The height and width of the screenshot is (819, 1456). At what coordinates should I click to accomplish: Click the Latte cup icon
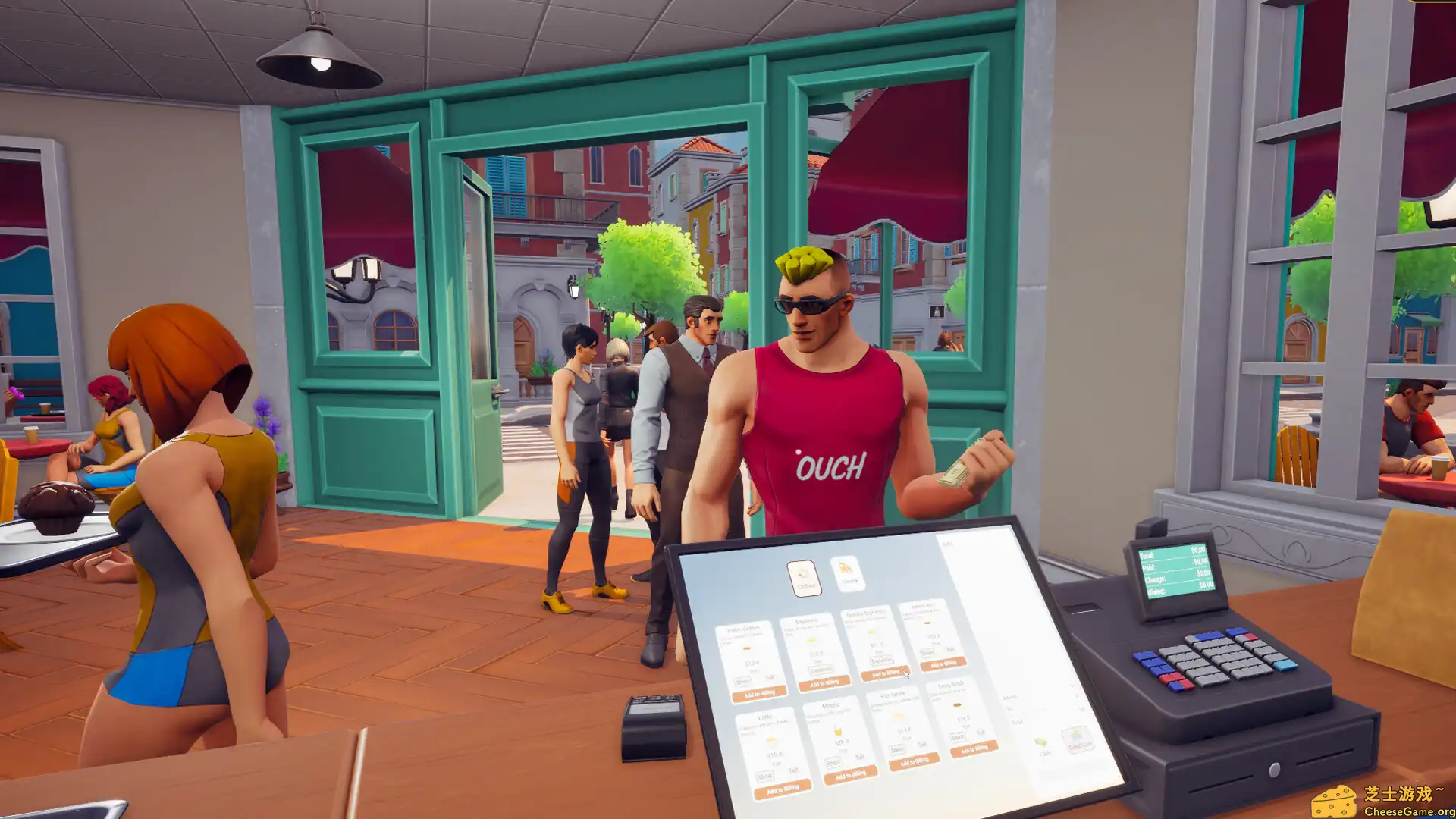(771, 740)
